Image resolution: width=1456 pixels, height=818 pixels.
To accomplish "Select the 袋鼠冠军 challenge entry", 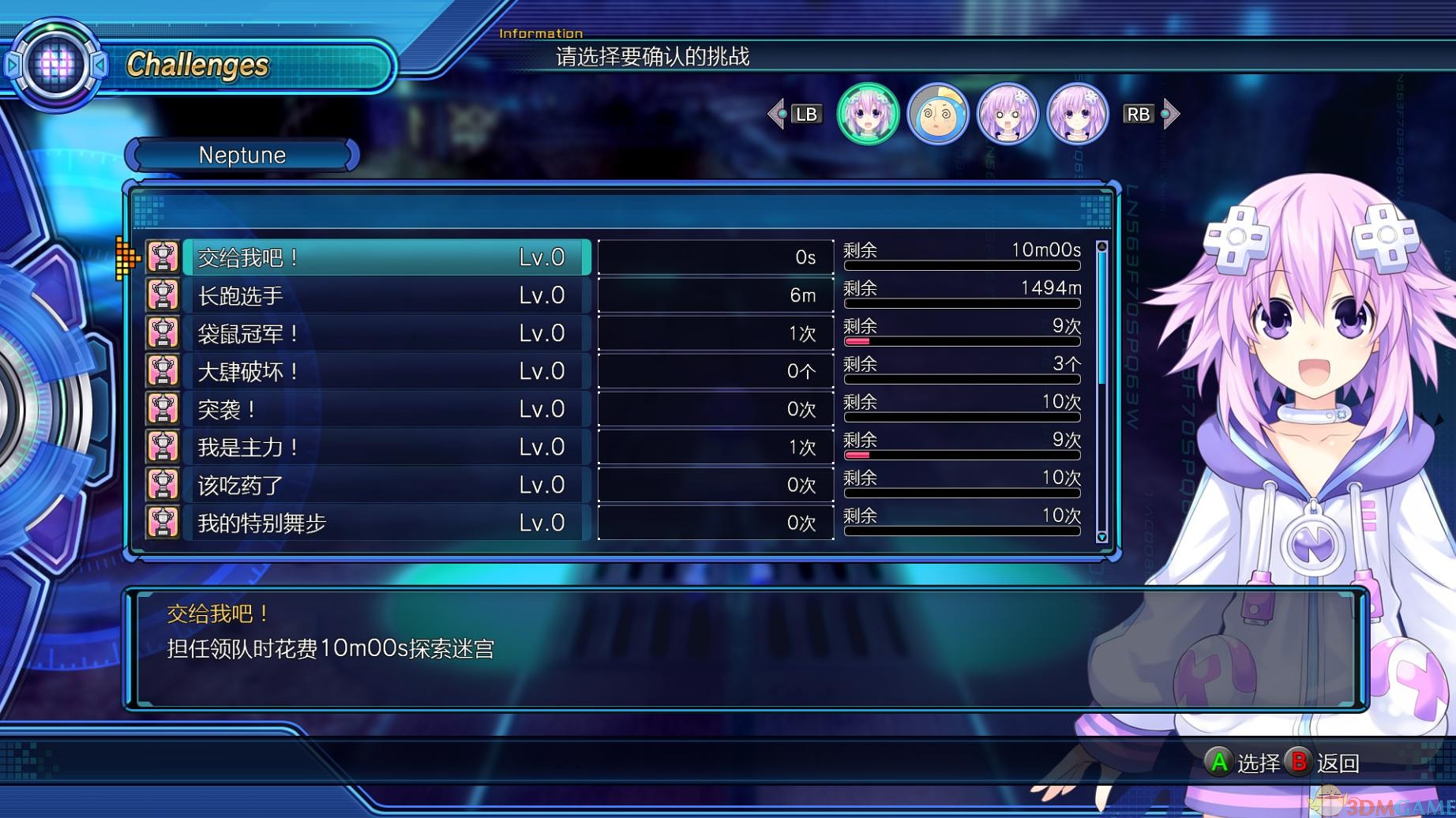I will [387, 333].
